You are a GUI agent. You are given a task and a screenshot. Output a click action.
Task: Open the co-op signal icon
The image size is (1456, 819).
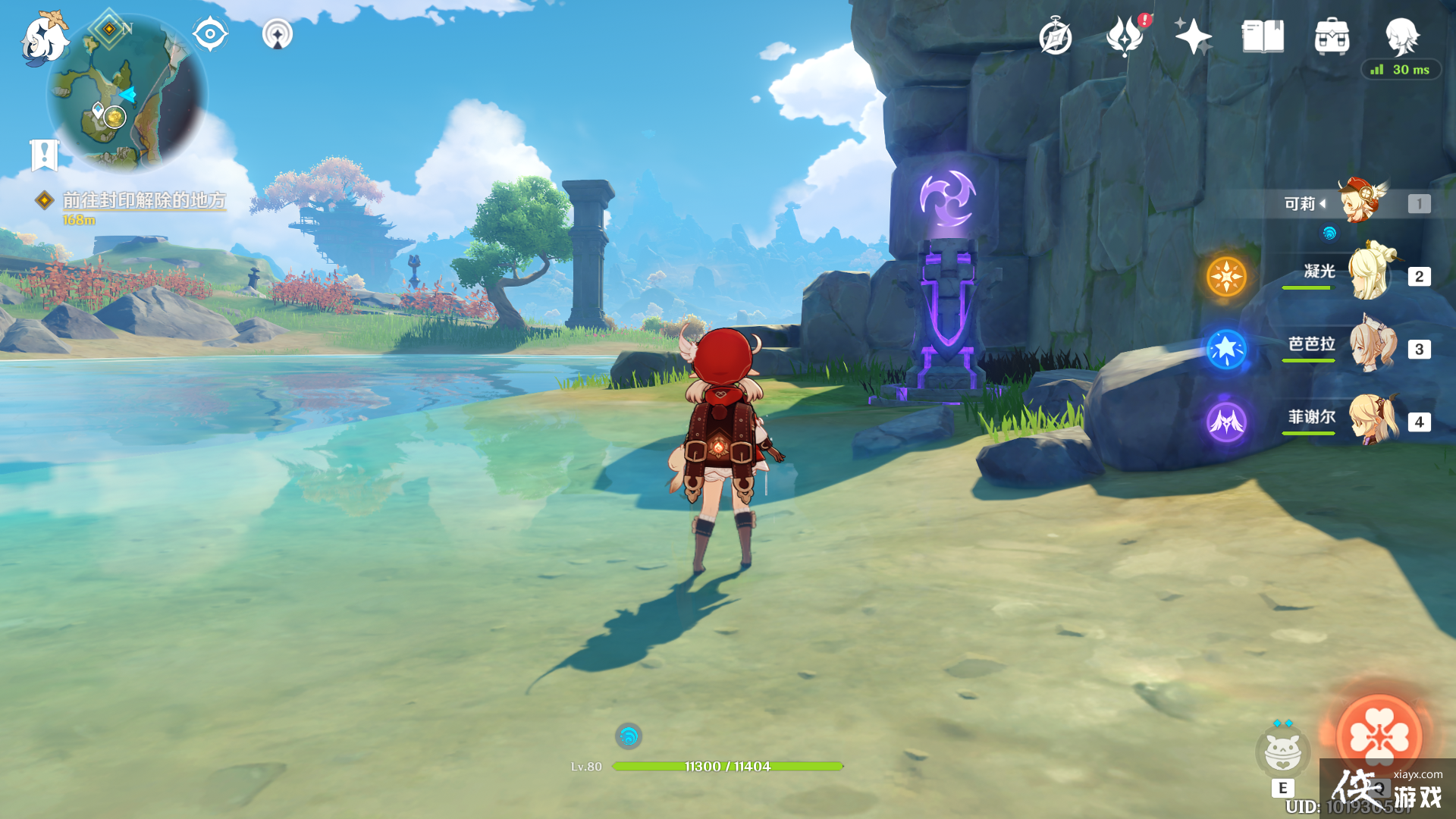click(278, 34)
